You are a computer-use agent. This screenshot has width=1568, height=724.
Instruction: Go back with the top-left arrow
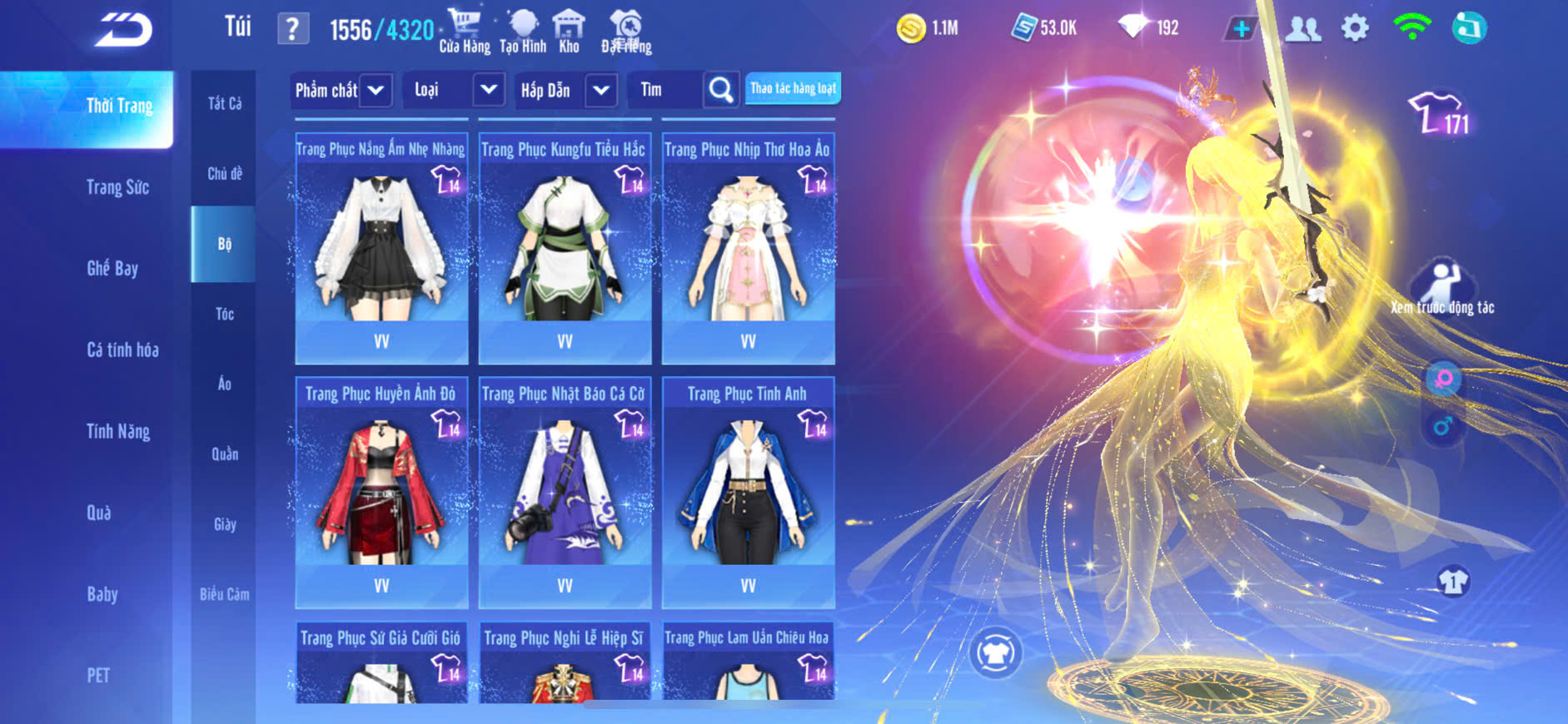point(123,30)
